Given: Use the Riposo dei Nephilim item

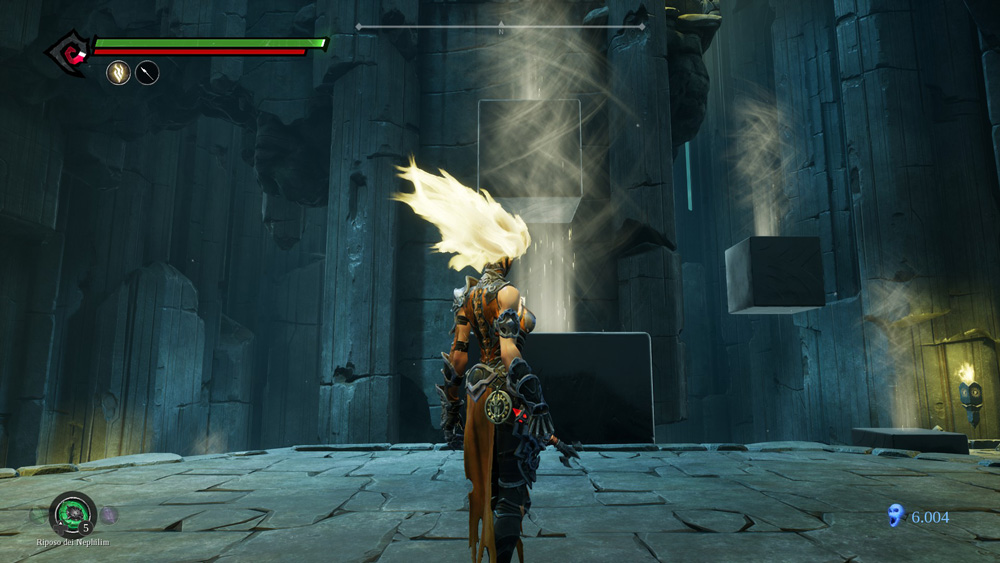Looking at the screenshot, I should [x=72, y=513].
